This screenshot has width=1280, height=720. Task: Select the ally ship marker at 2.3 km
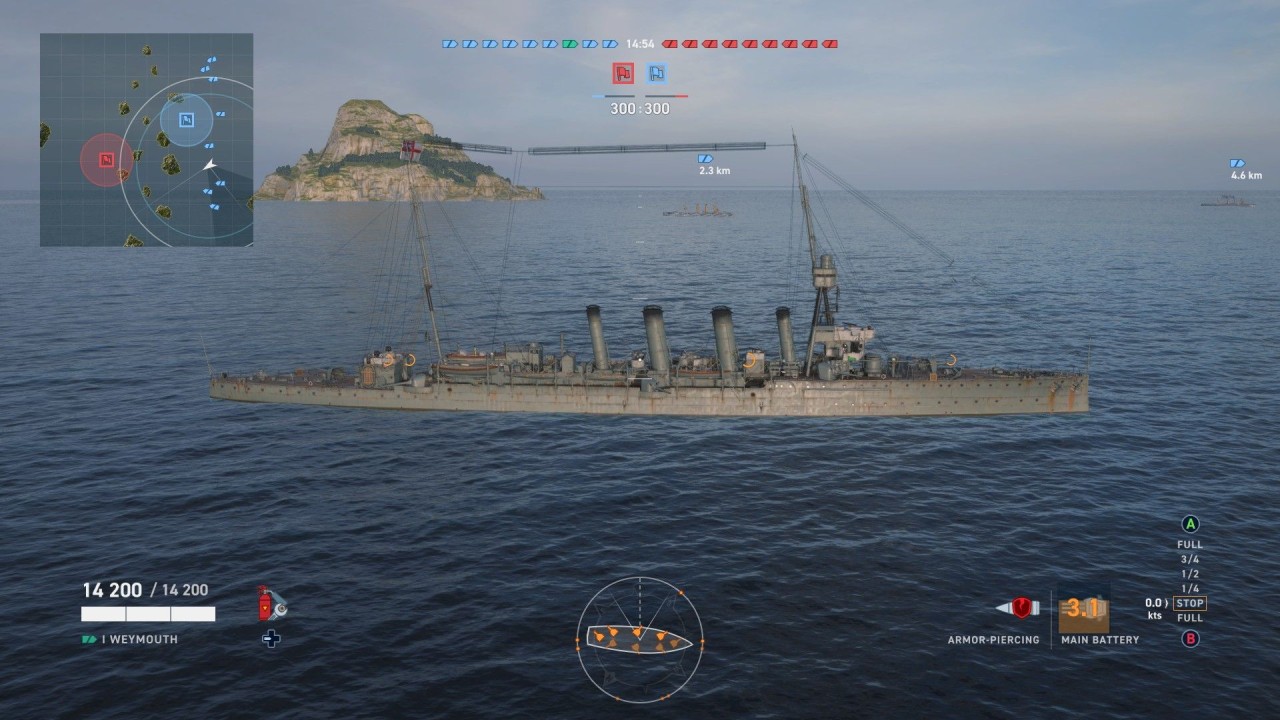[706, 159]
